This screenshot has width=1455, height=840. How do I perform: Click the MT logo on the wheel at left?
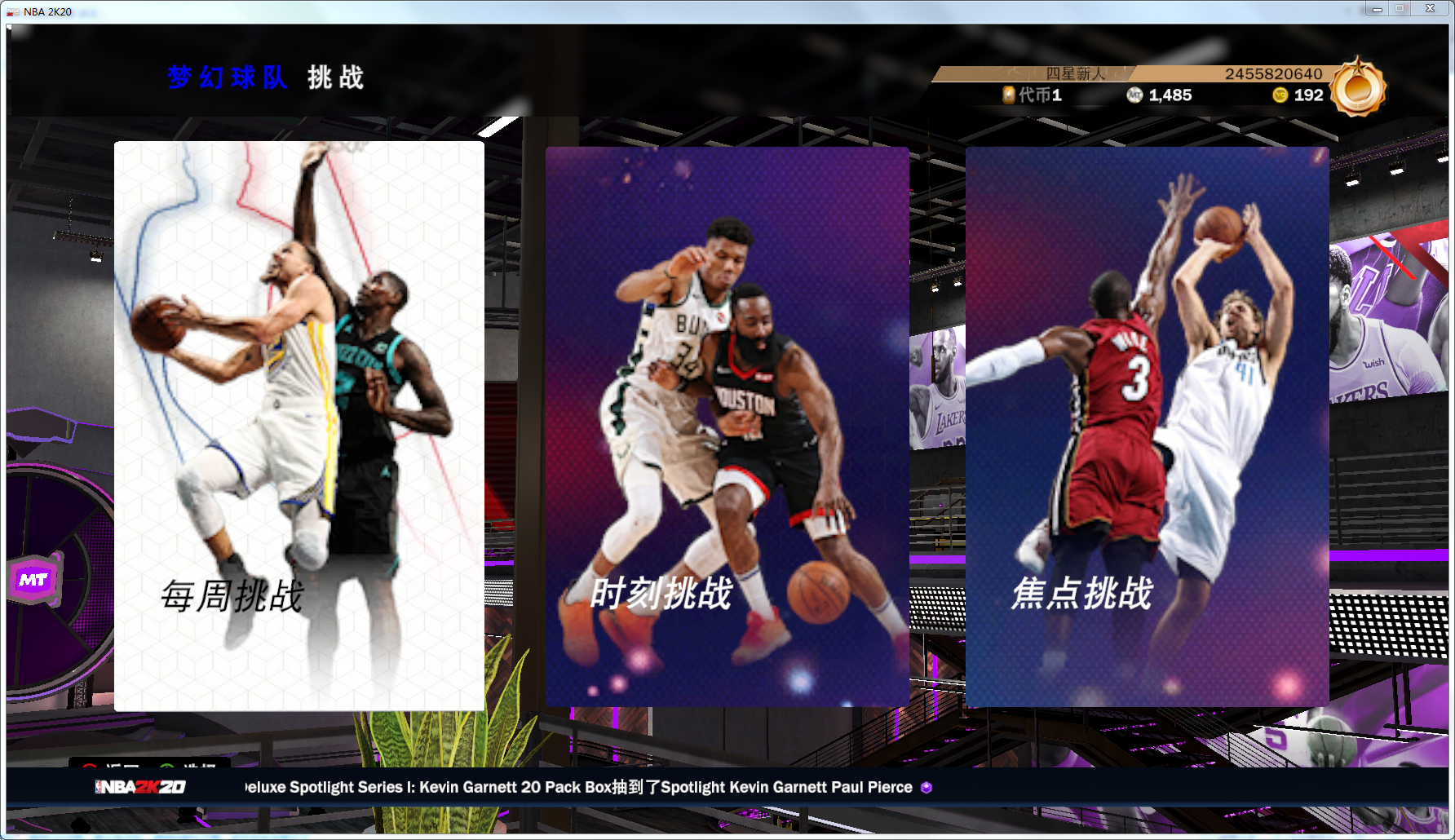pyautogui.click(x=34, y=579)
